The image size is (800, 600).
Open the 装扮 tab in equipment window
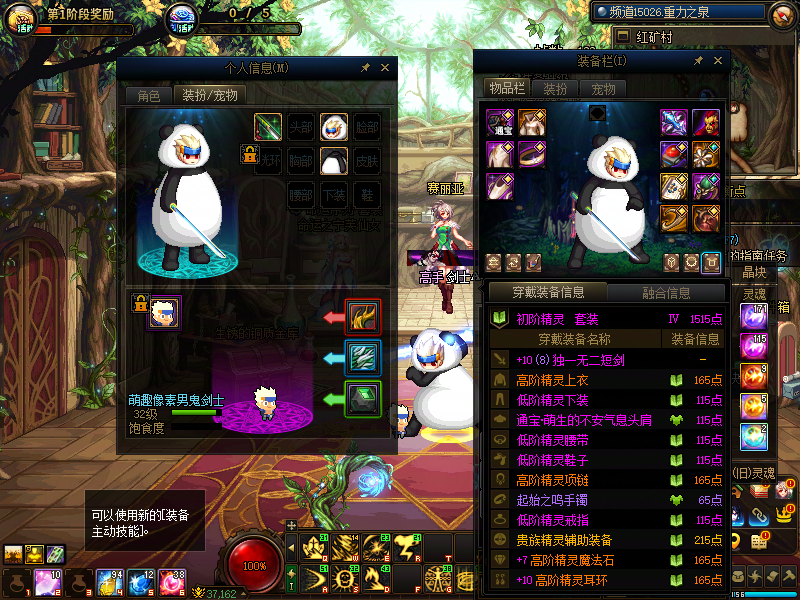click(x=555, y=89)
